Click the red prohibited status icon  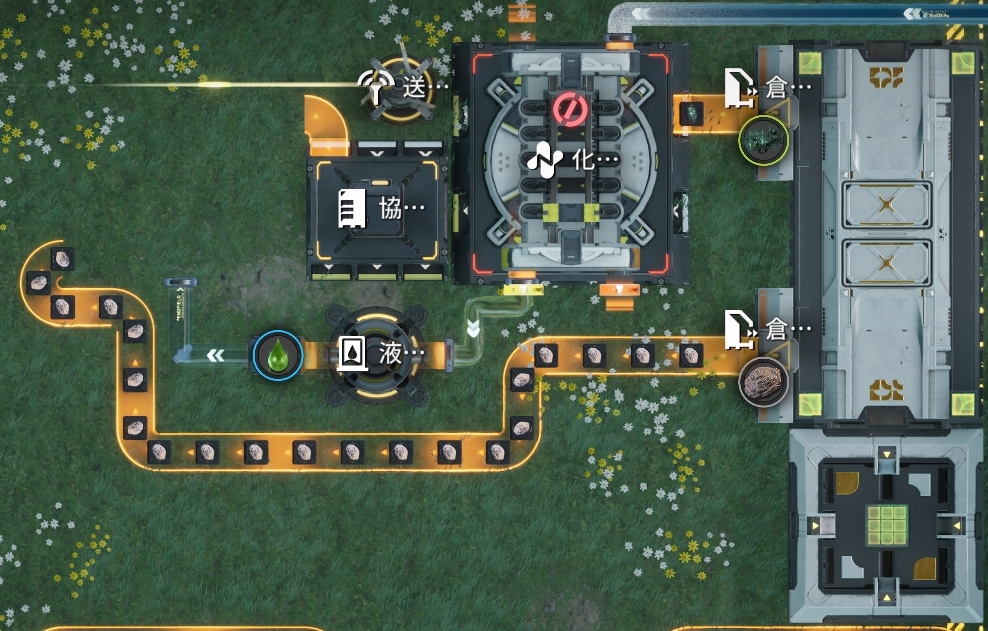coord(569,109)
